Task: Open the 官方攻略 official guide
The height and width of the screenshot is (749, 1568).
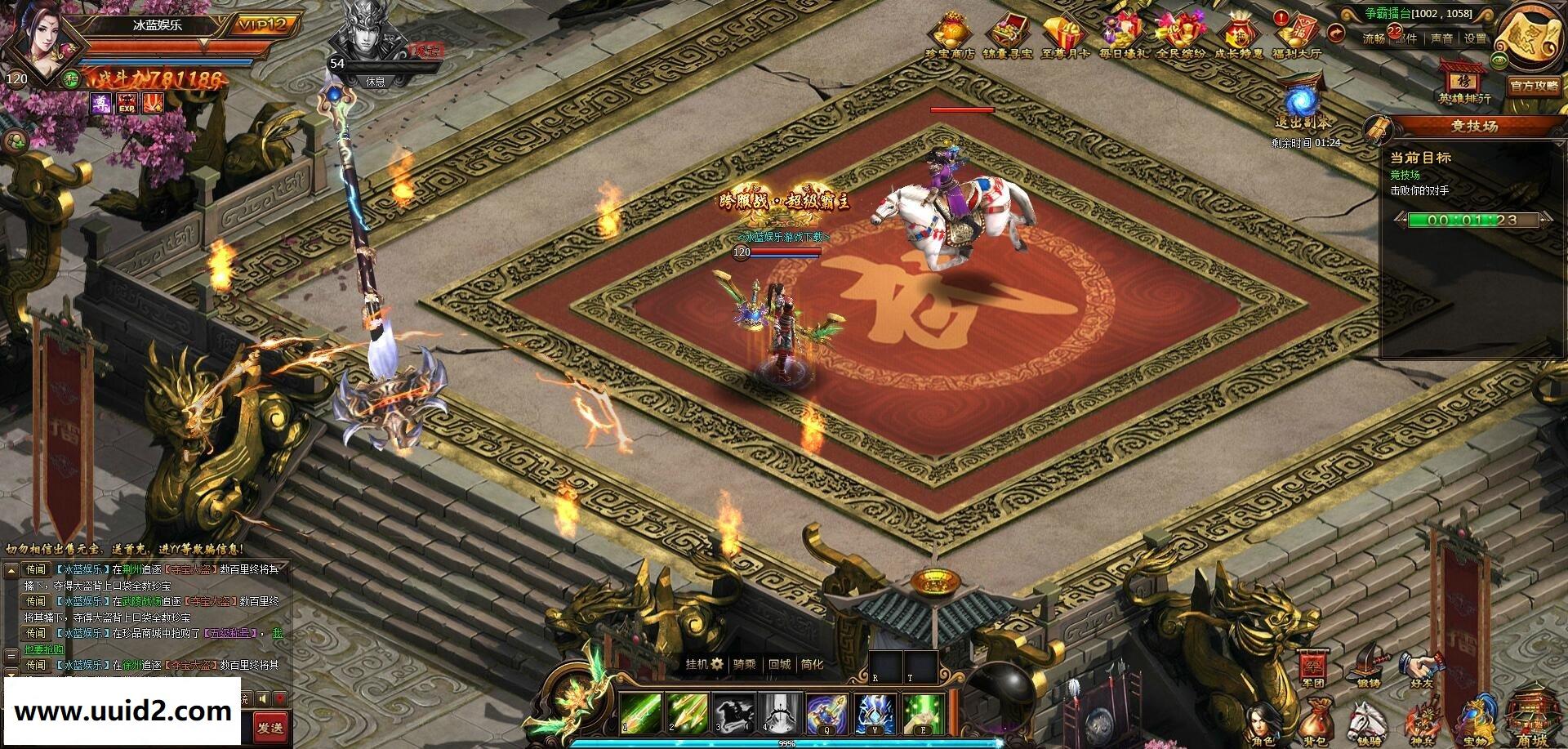Action: point(1534,86)
